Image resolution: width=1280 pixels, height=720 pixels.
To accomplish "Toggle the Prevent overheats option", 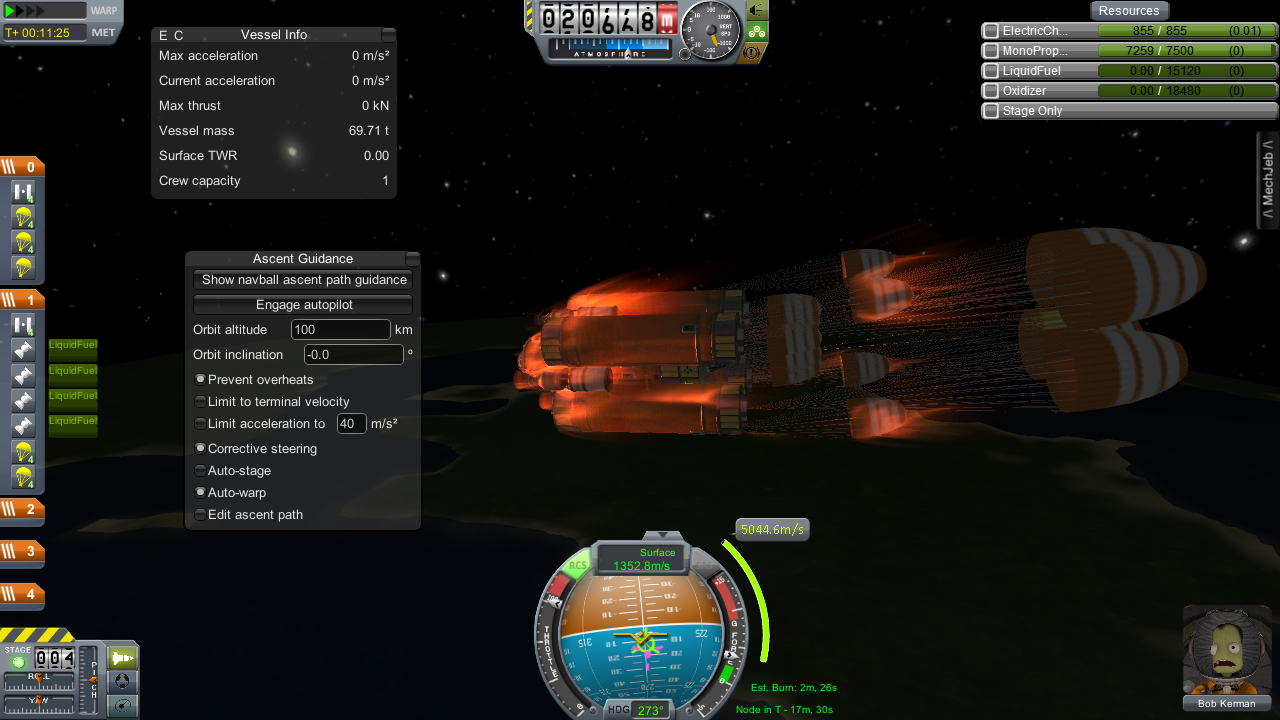I will coord(201,380).
